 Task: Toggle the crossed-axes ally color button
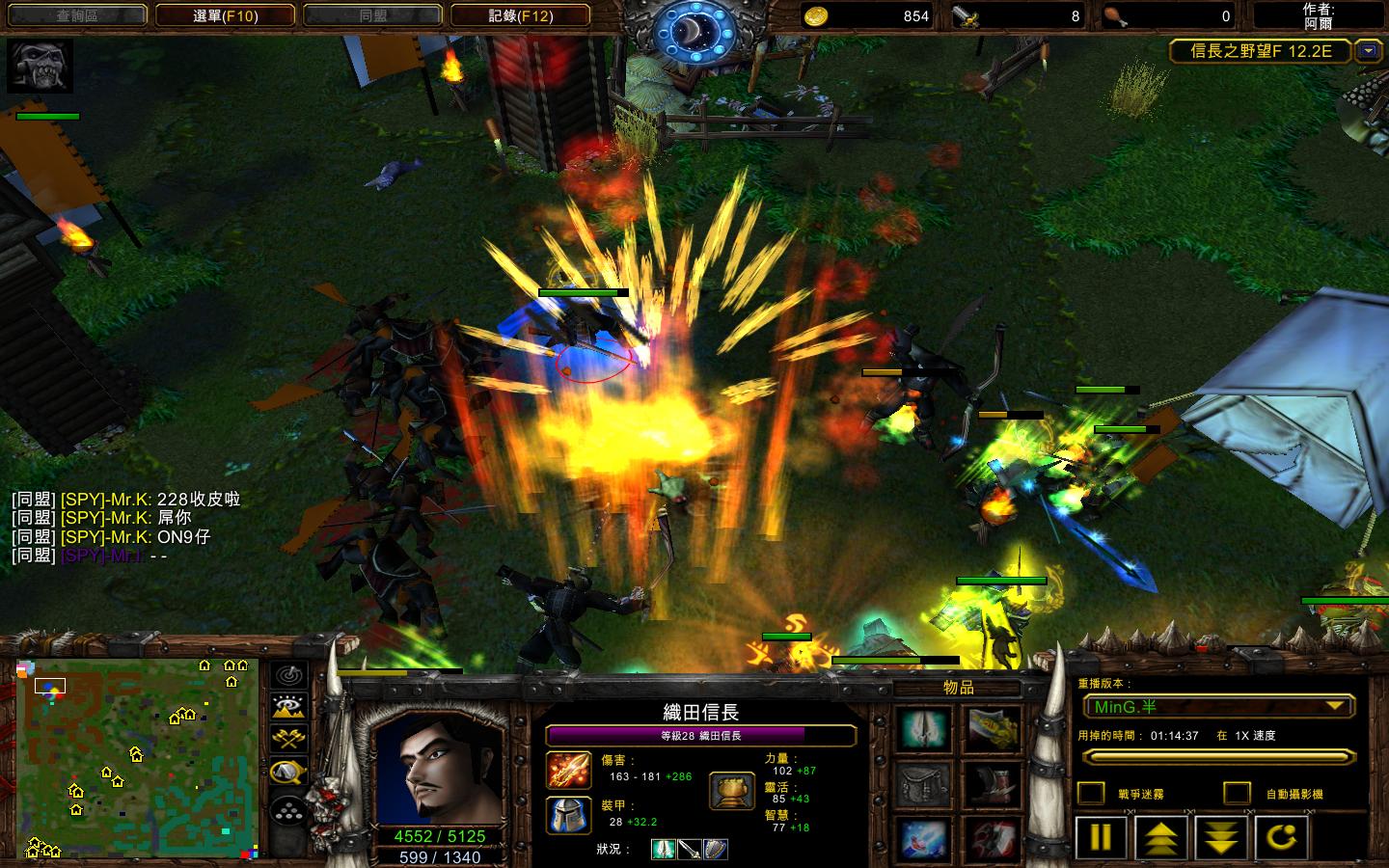tap(289, 739)
